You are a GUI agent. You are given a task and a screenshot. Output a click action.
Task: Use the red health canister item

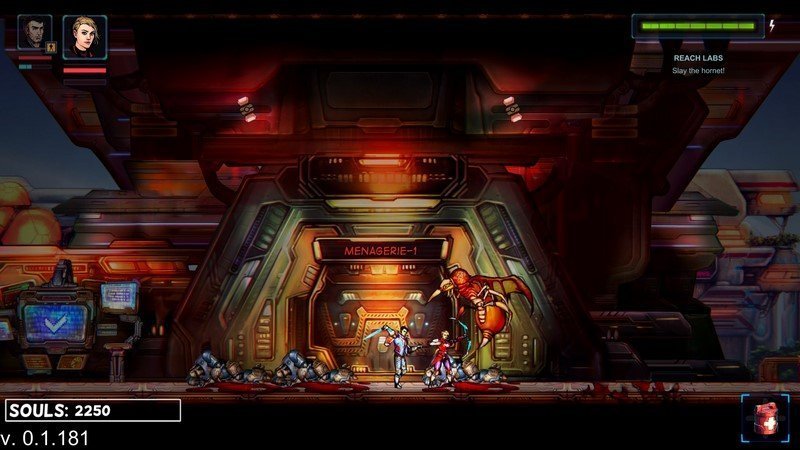coord(763,418)
